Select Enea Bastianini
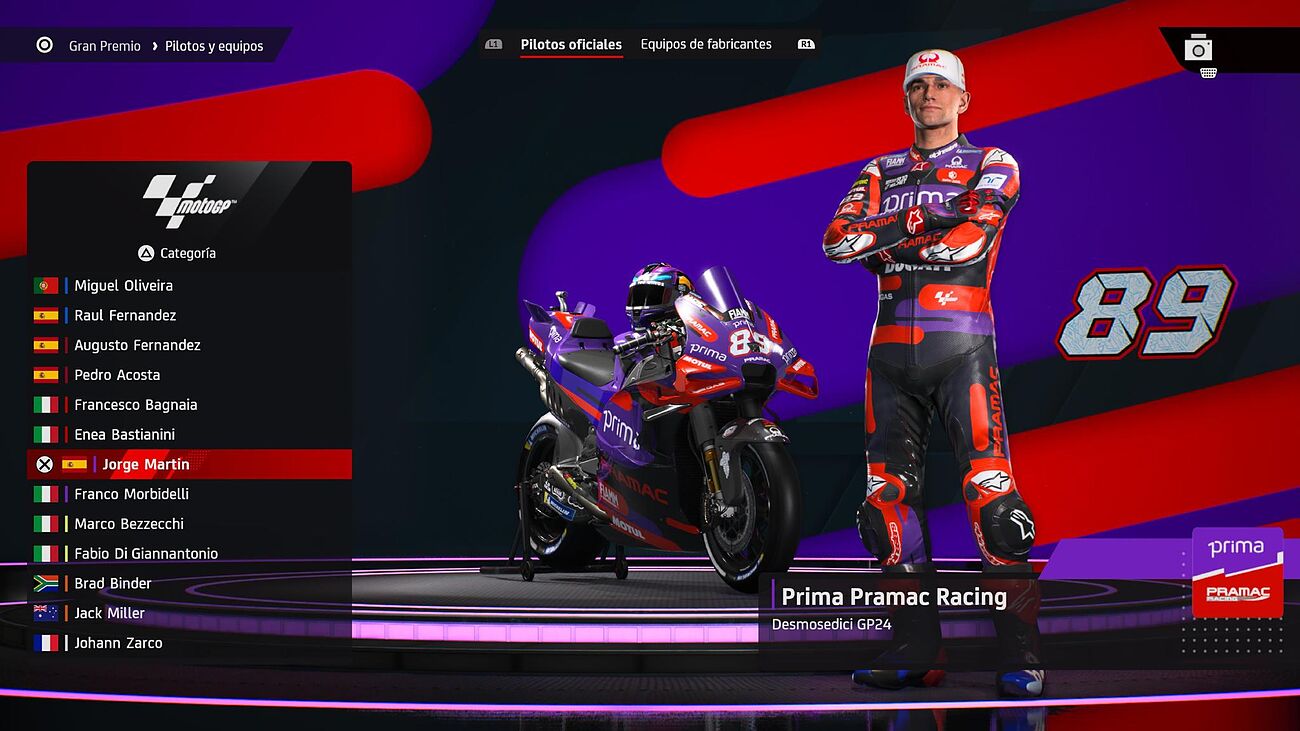The width and height of the screenshot is (1300, 731). (x=124, y=435)
